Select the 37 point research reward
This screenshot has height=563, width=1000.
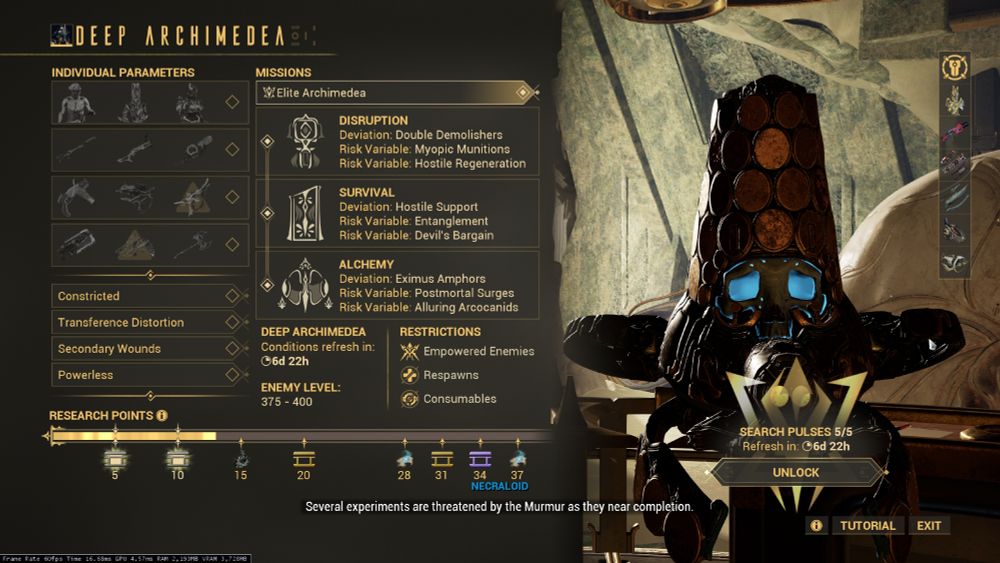[x=517, y=459]
